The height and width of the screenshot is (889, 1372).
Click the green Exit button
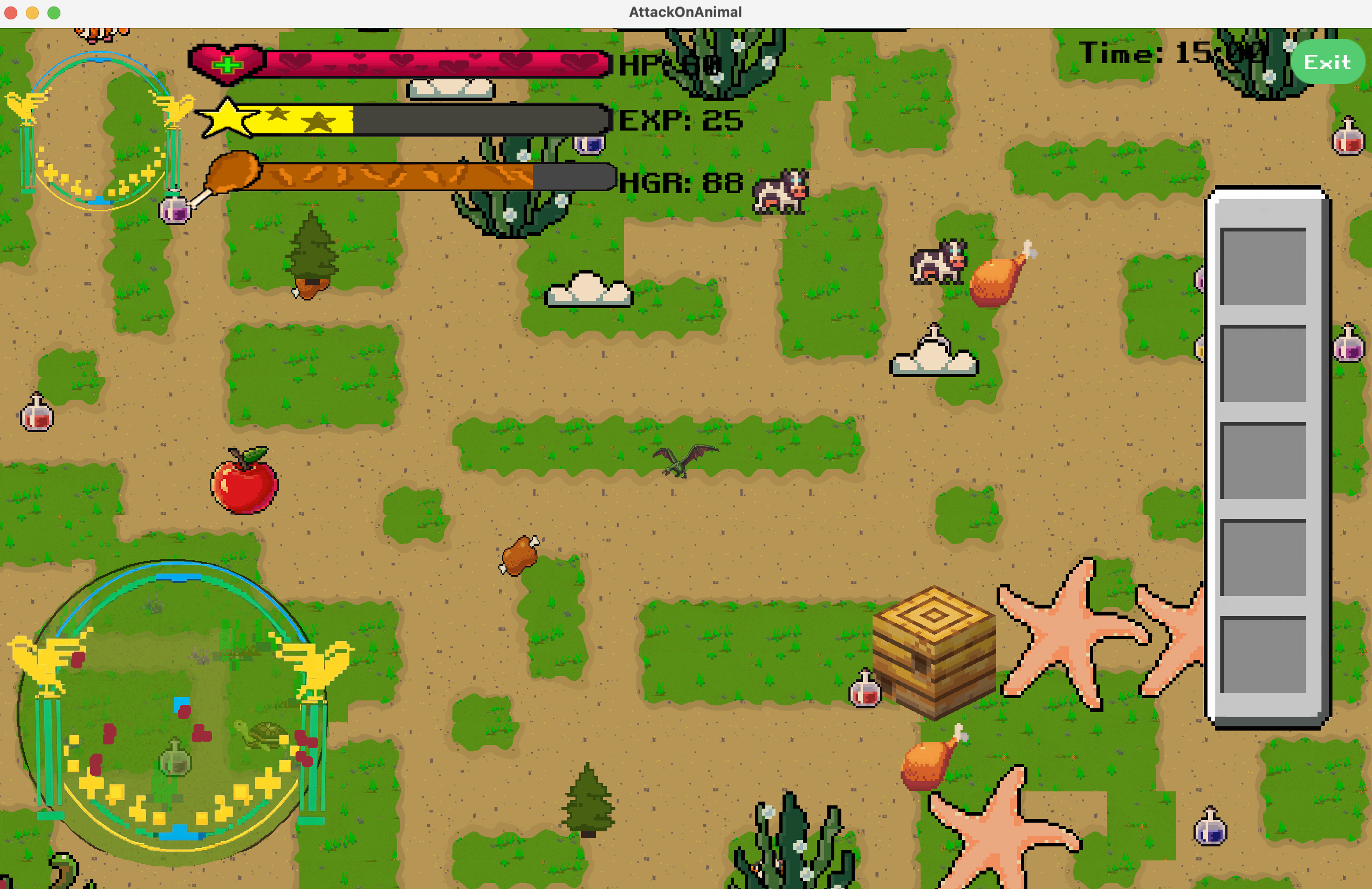tap(1327, 61)
